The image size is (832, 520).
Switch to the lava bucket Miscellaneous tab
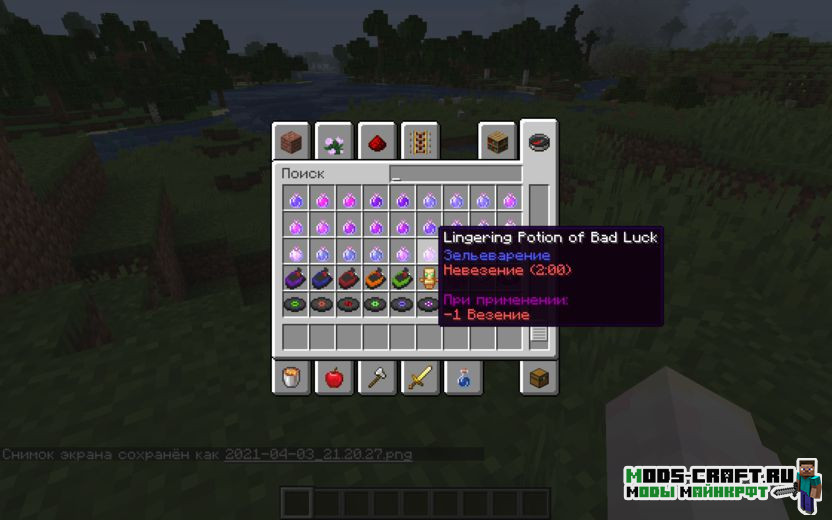tap(291, 378)
